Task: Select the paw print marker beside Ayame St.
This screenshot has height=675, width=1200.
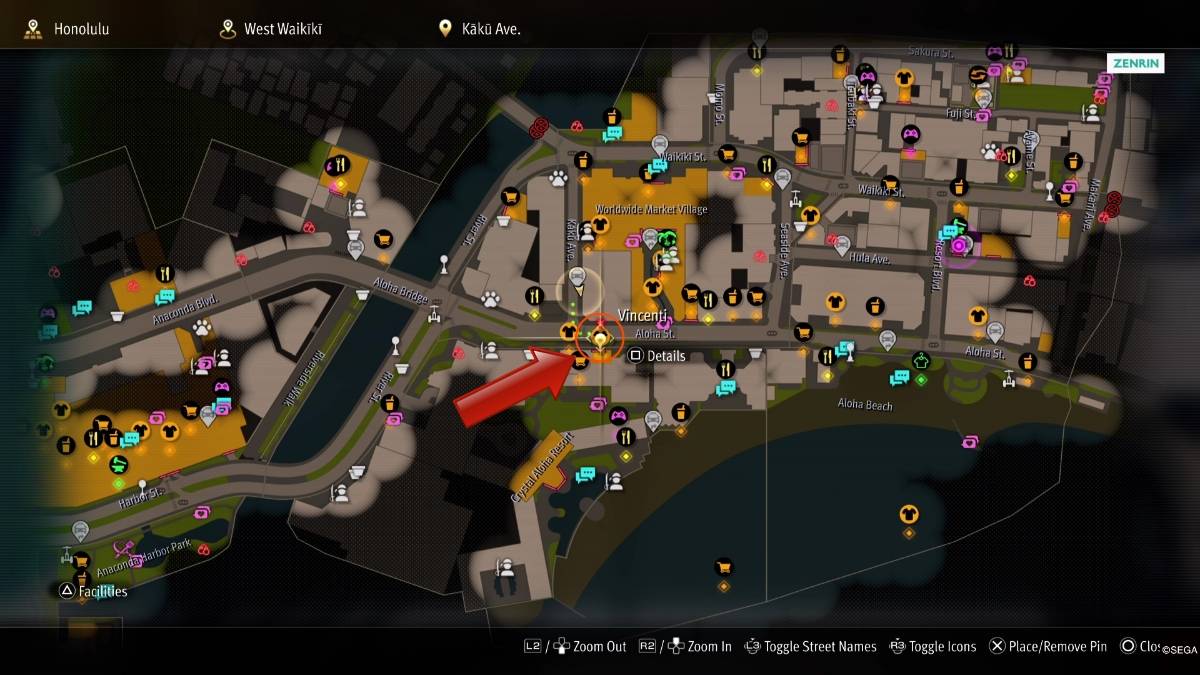Action: pos(990,151)
